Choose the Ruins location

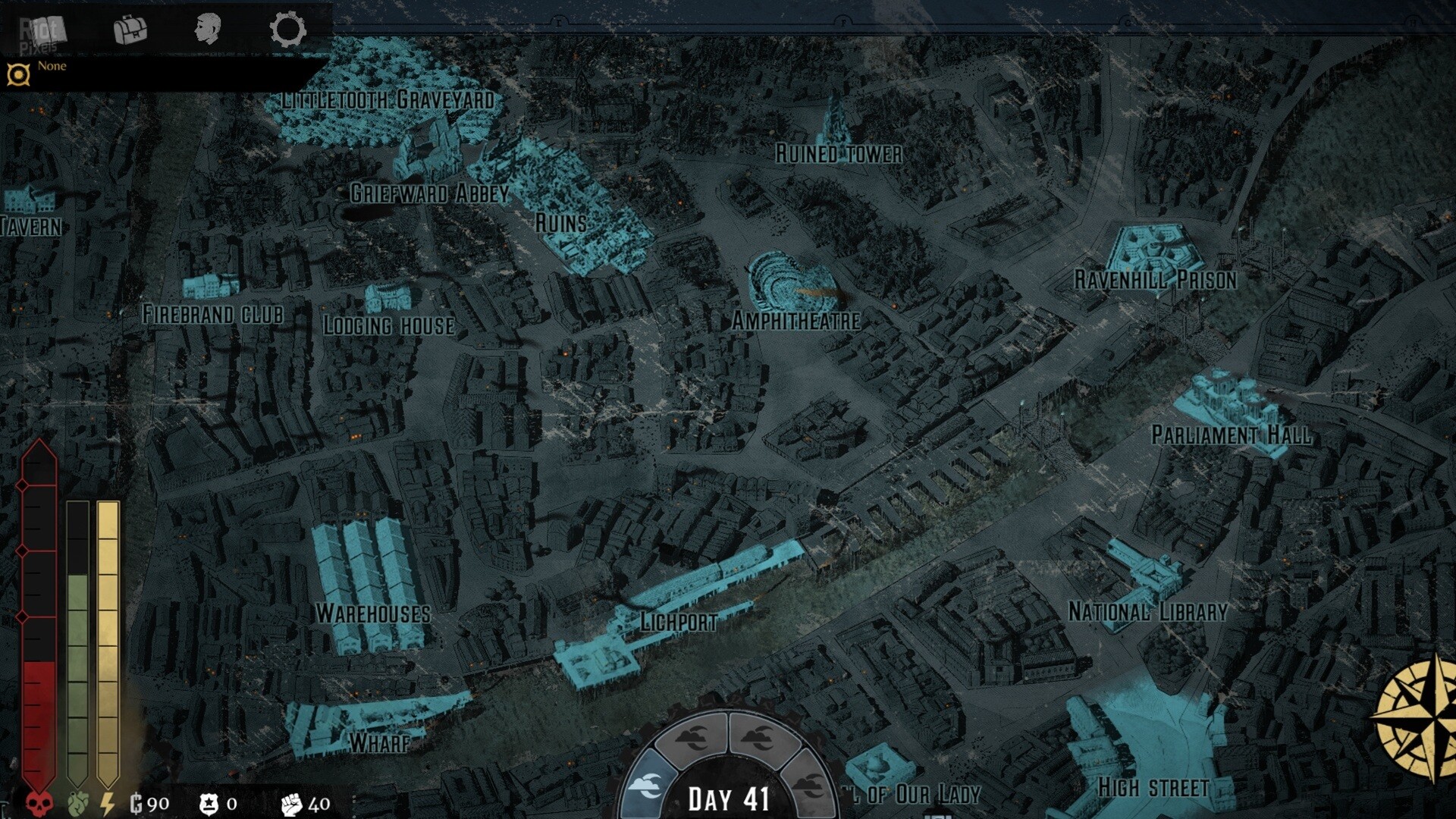(x=560, y=223)
